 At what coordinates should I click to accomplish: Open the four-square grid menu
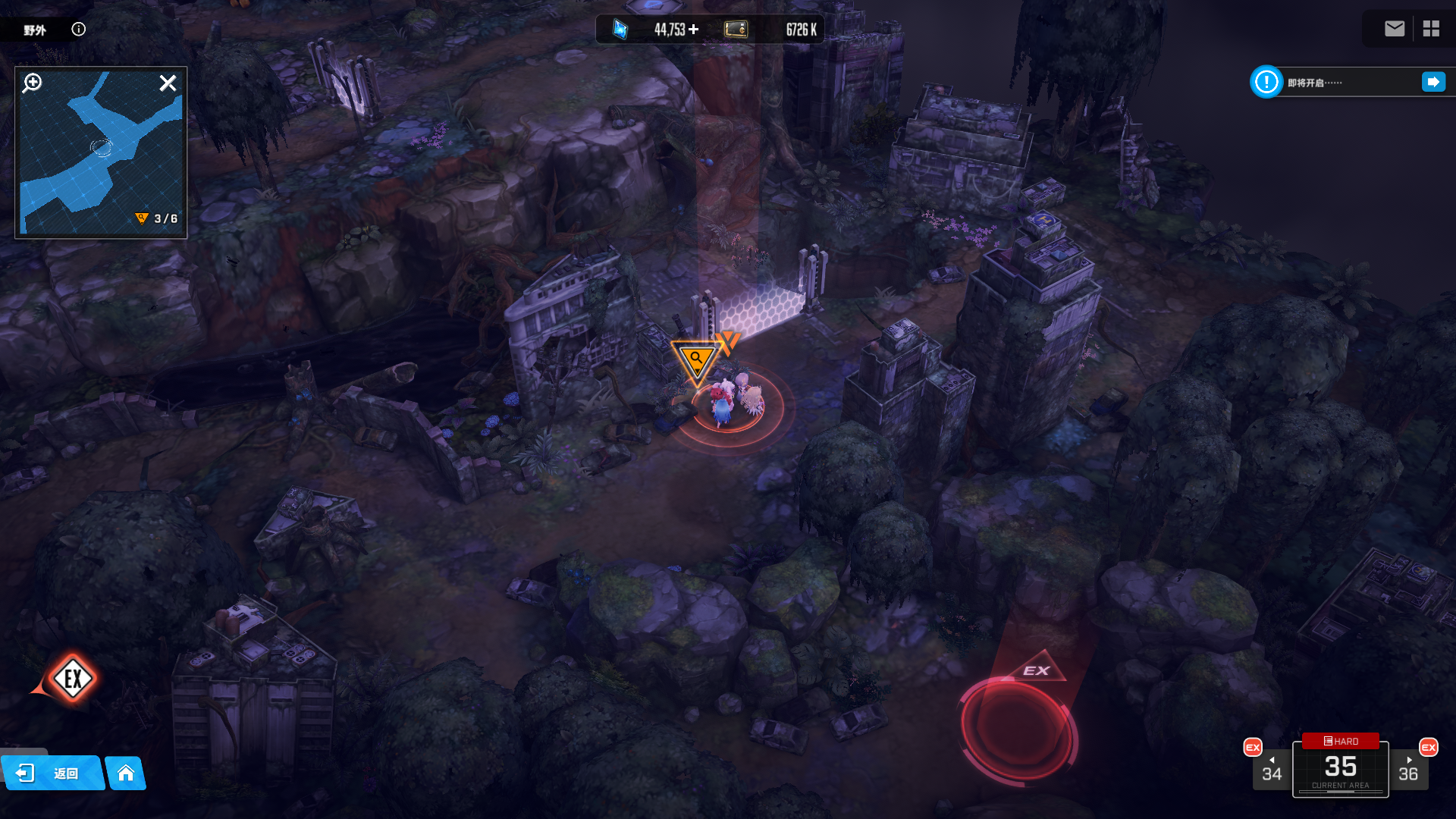tap(1431, 29)
